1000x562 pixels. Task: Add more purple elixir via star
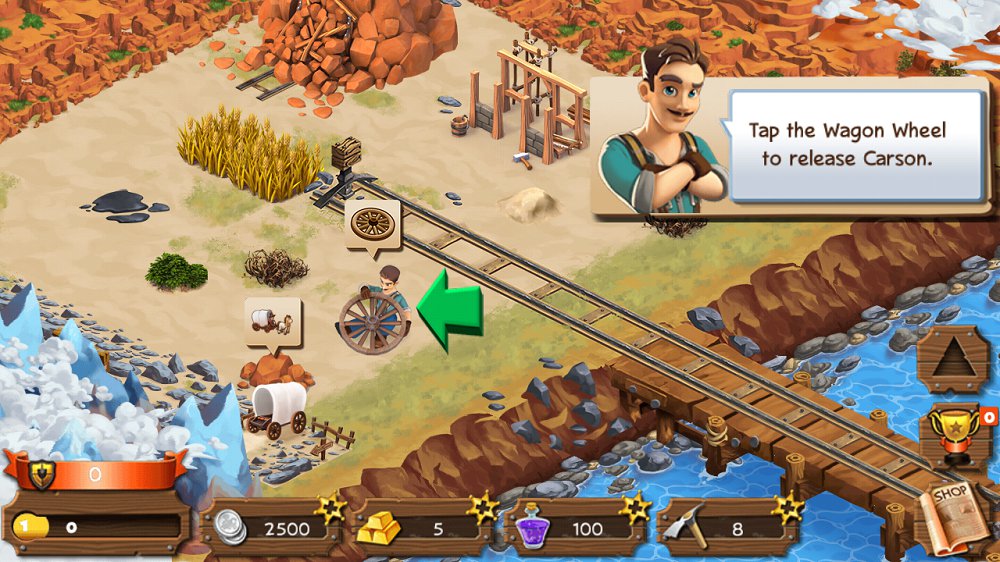634,508
